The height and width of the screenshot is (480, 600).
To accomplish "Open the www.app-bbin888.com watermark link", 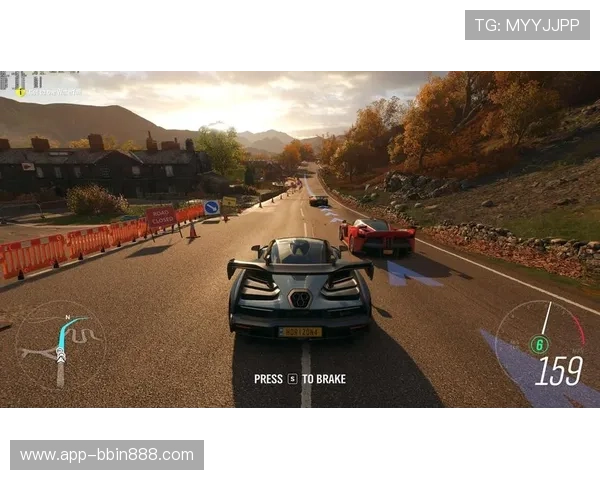I will tap(107, 455).
